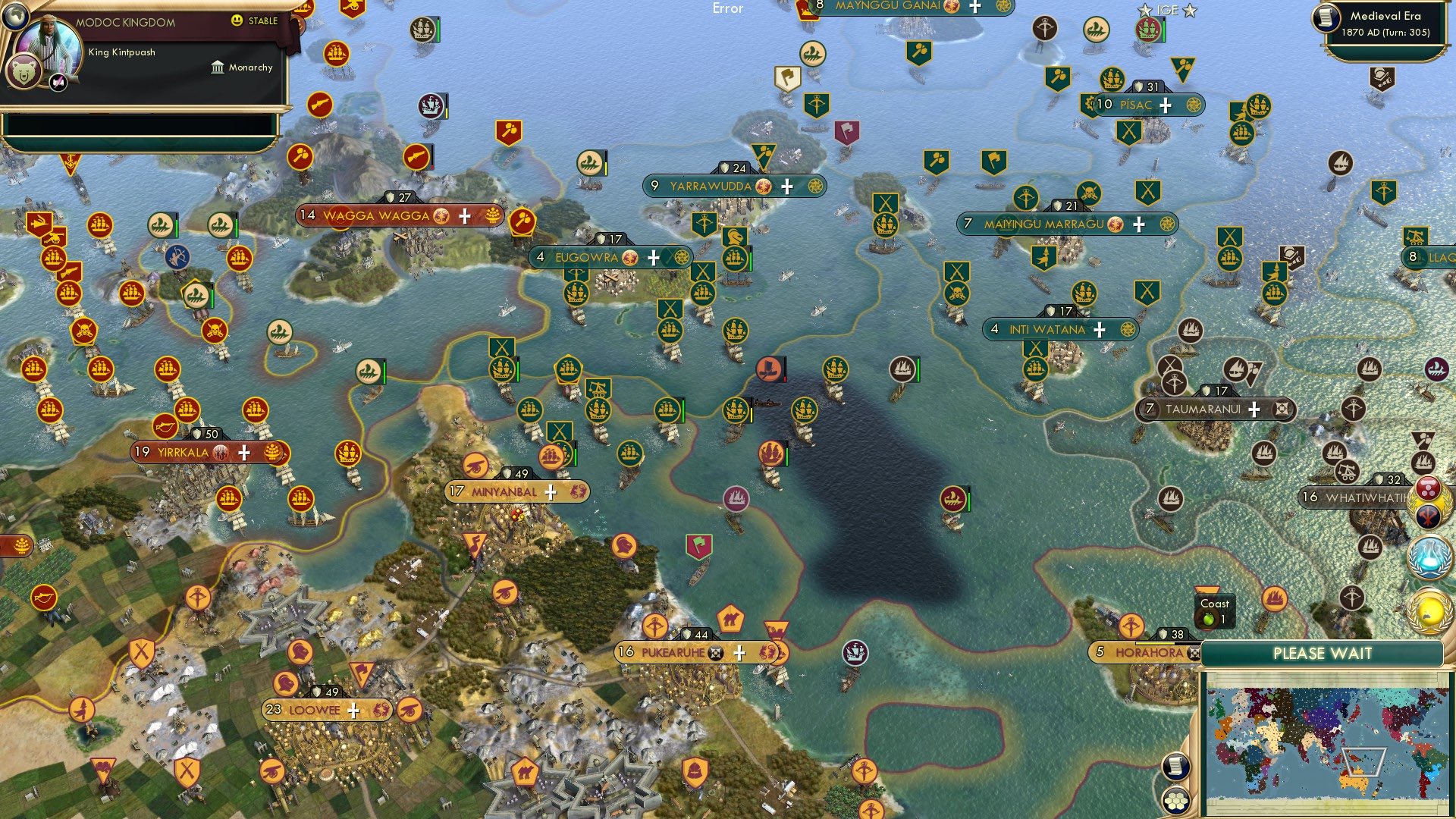Expand the Yirrkala city banner plus sign
Viewport: 1456px width, 819px height.
243,452
